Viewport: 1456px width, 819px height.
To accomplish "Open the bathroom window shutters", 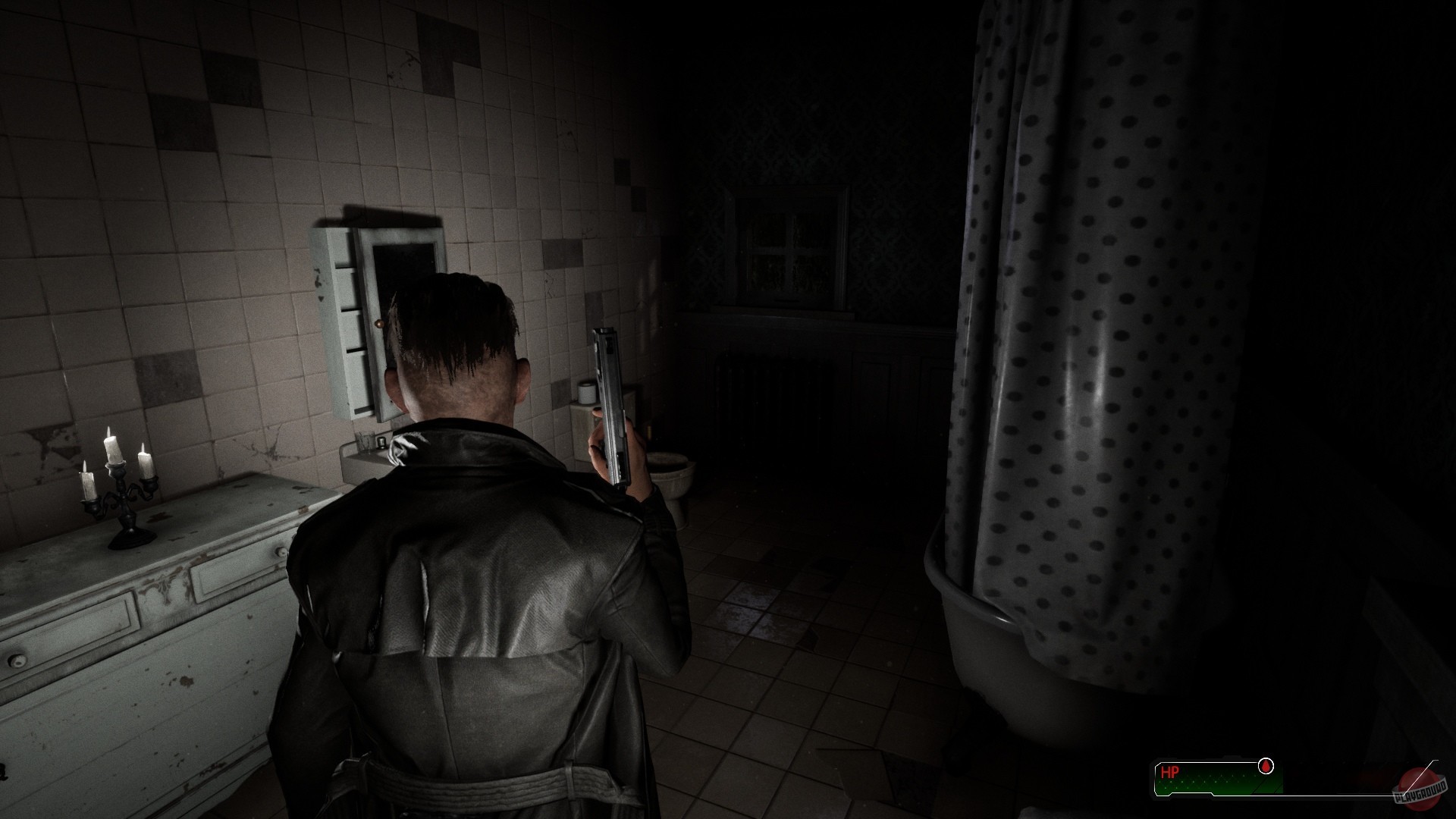I will [789, 243].
